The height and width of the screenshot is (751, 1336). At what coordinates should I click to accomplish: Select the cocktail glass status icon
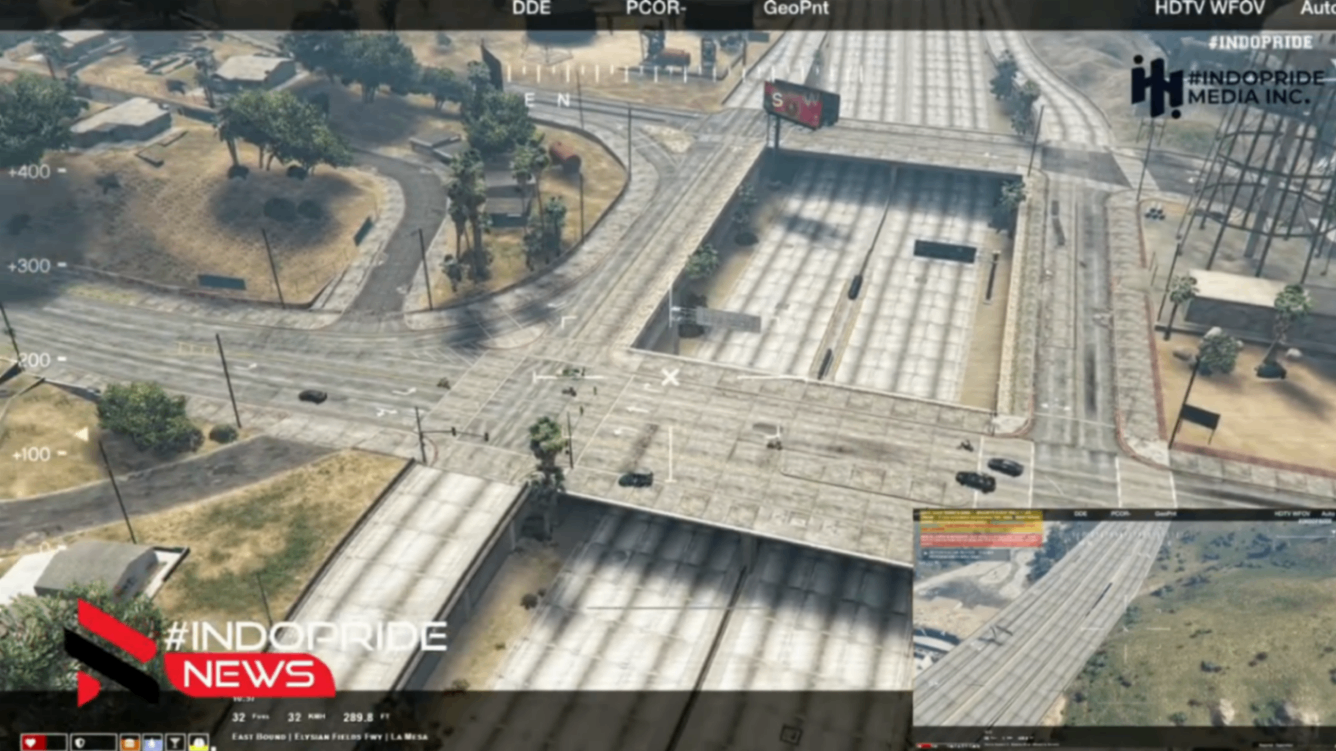tap(175, 743)
